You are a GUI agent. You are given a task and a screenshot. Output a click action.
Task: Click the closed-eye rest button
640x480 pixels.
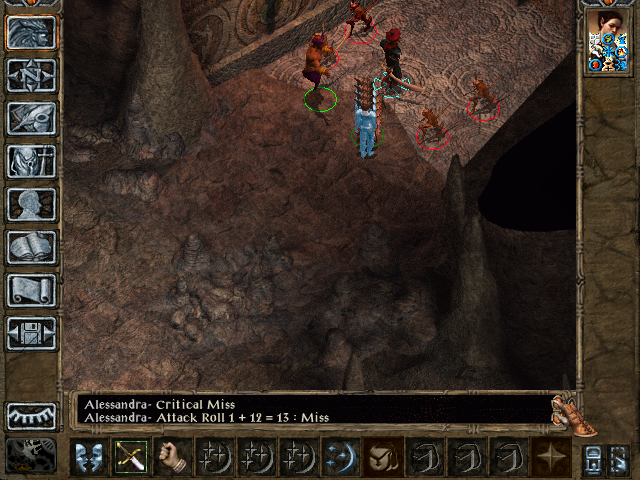32,415
